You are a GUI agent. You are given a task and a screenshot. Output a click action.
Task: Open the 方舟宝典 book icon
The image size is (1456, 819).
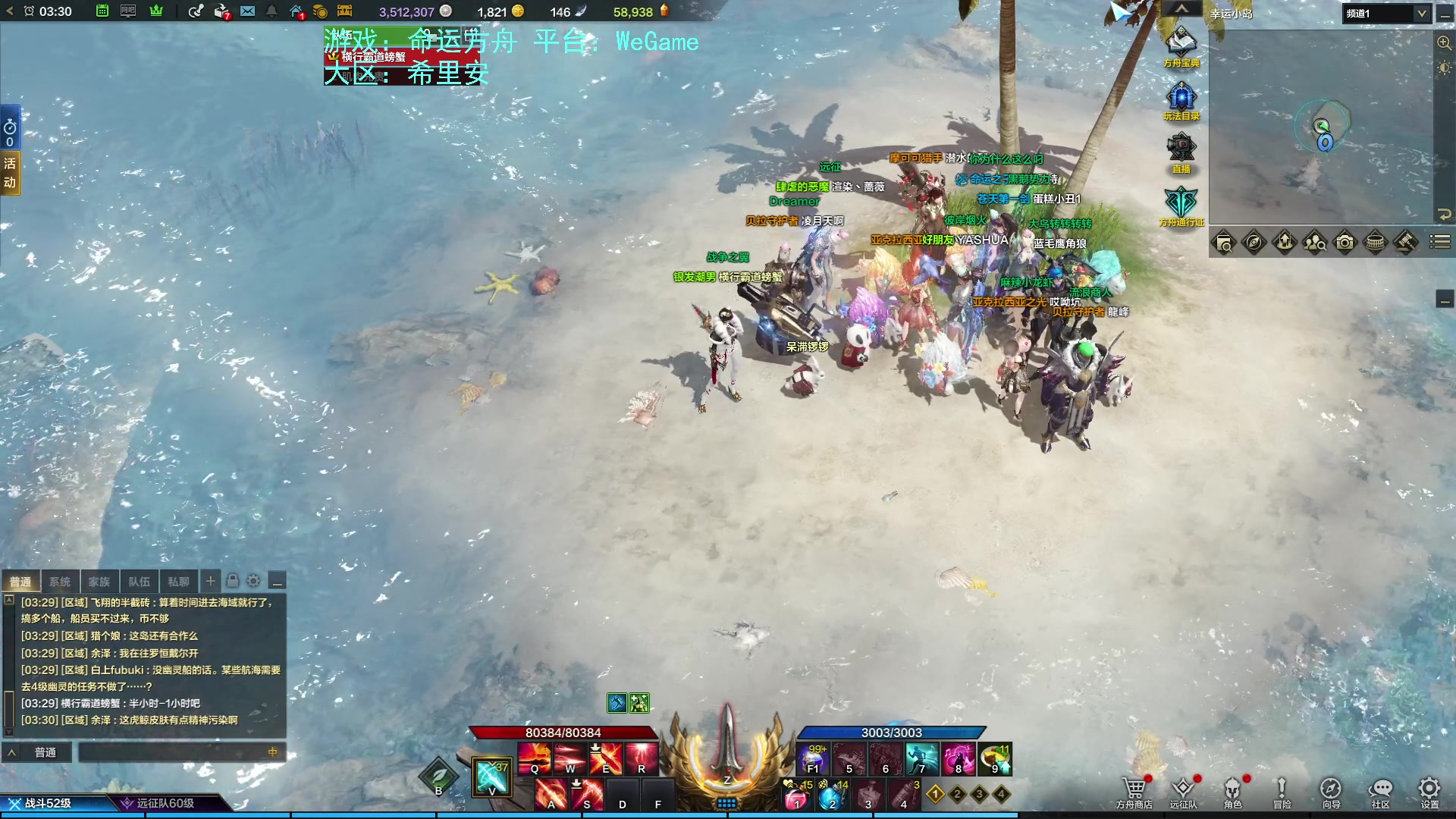[1181, 44]
